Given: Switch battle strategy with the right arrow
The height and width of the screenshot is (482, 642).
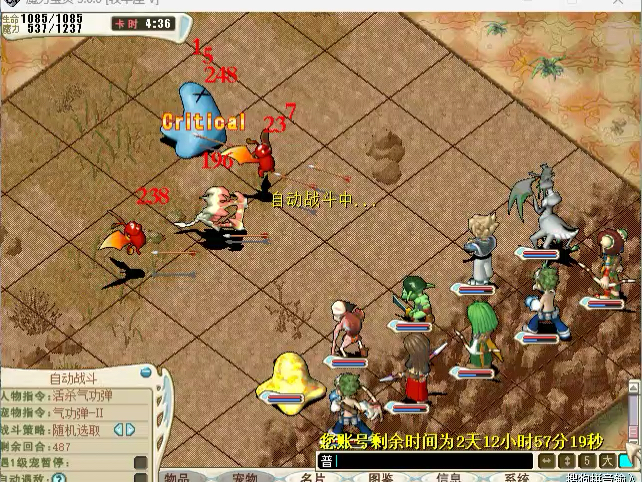Looking at the screenshot, I should (130, 430).
